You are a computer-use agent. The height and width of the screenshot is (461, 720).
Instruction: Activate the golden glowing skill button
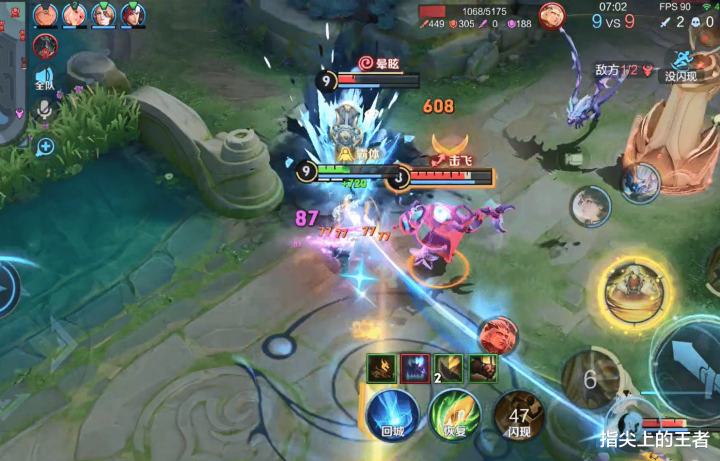tap(633, 295)
